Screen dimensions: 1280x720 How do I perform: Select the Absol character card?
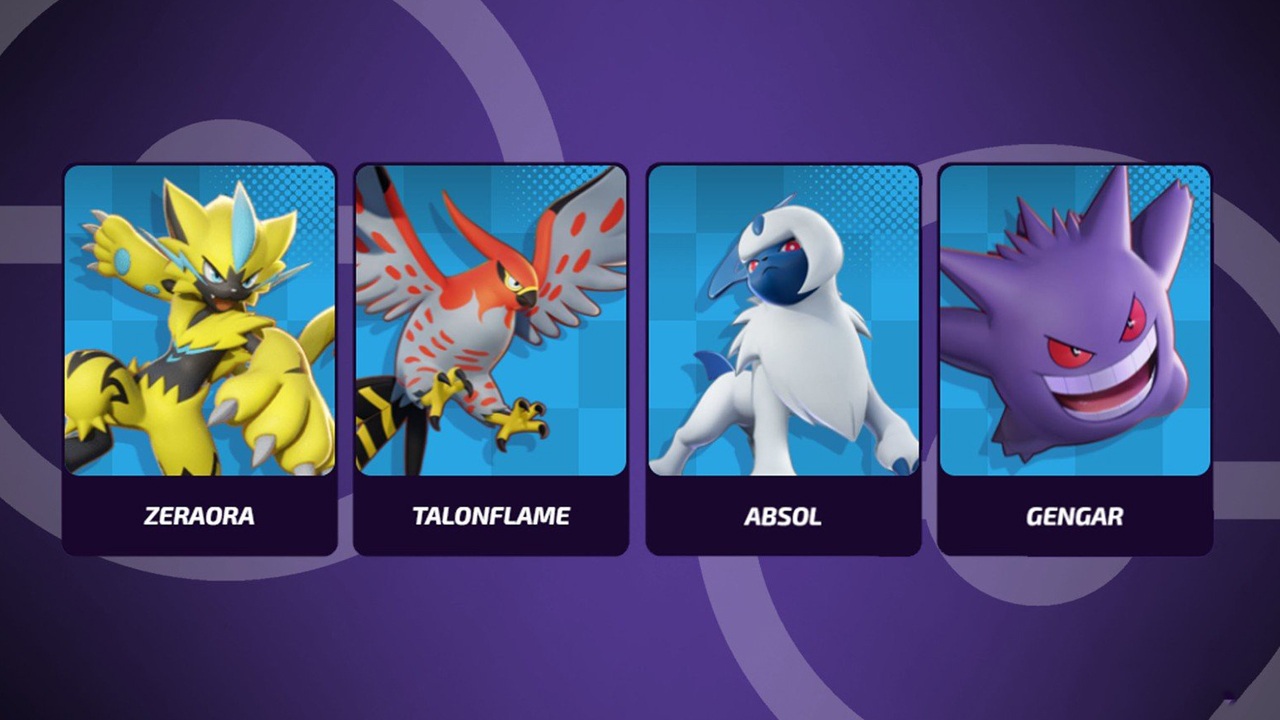(x=782, y=355)
